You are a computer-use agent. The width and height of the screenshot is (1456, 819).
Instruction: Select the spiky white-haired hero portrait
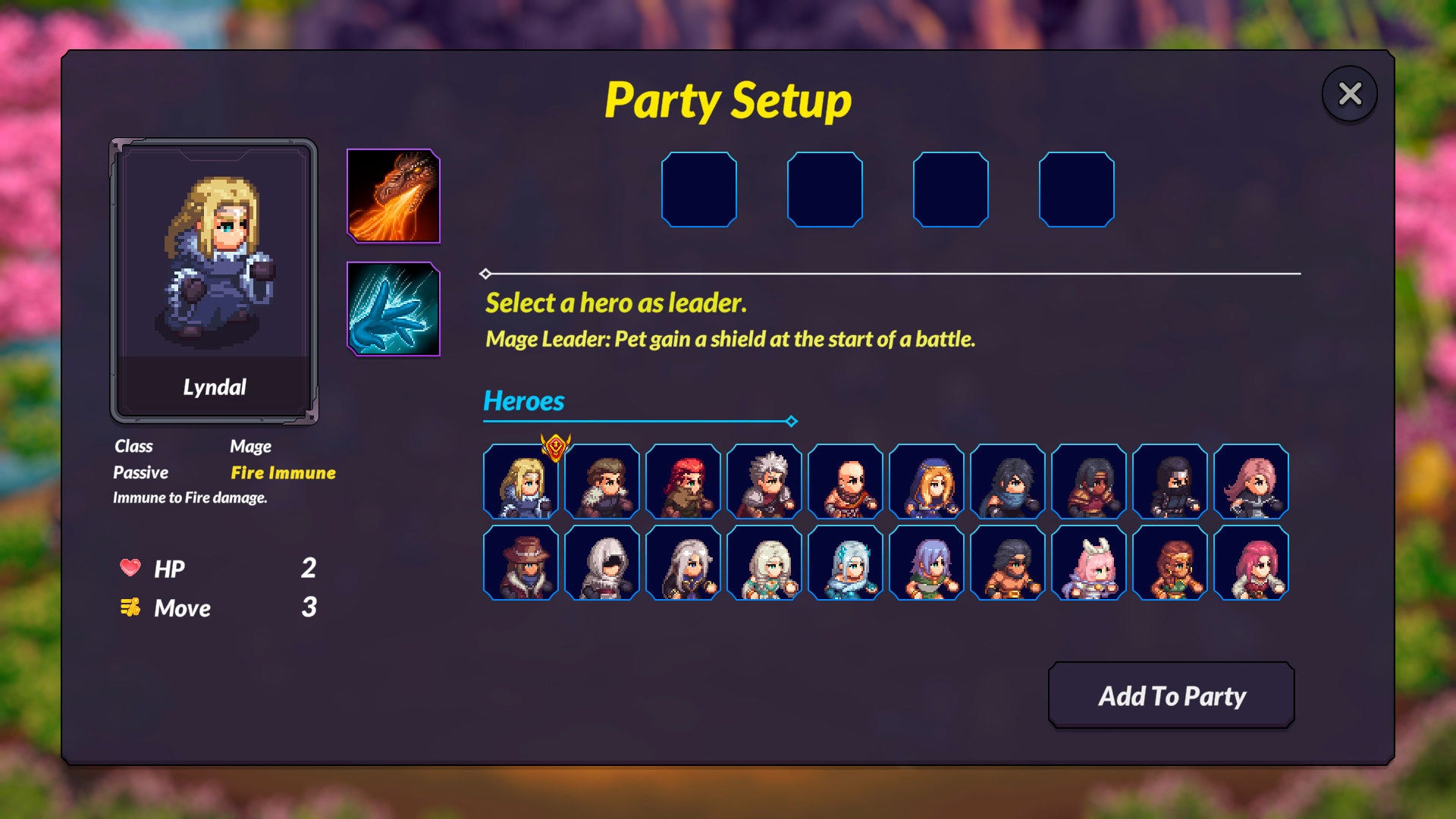click(764, 482)
